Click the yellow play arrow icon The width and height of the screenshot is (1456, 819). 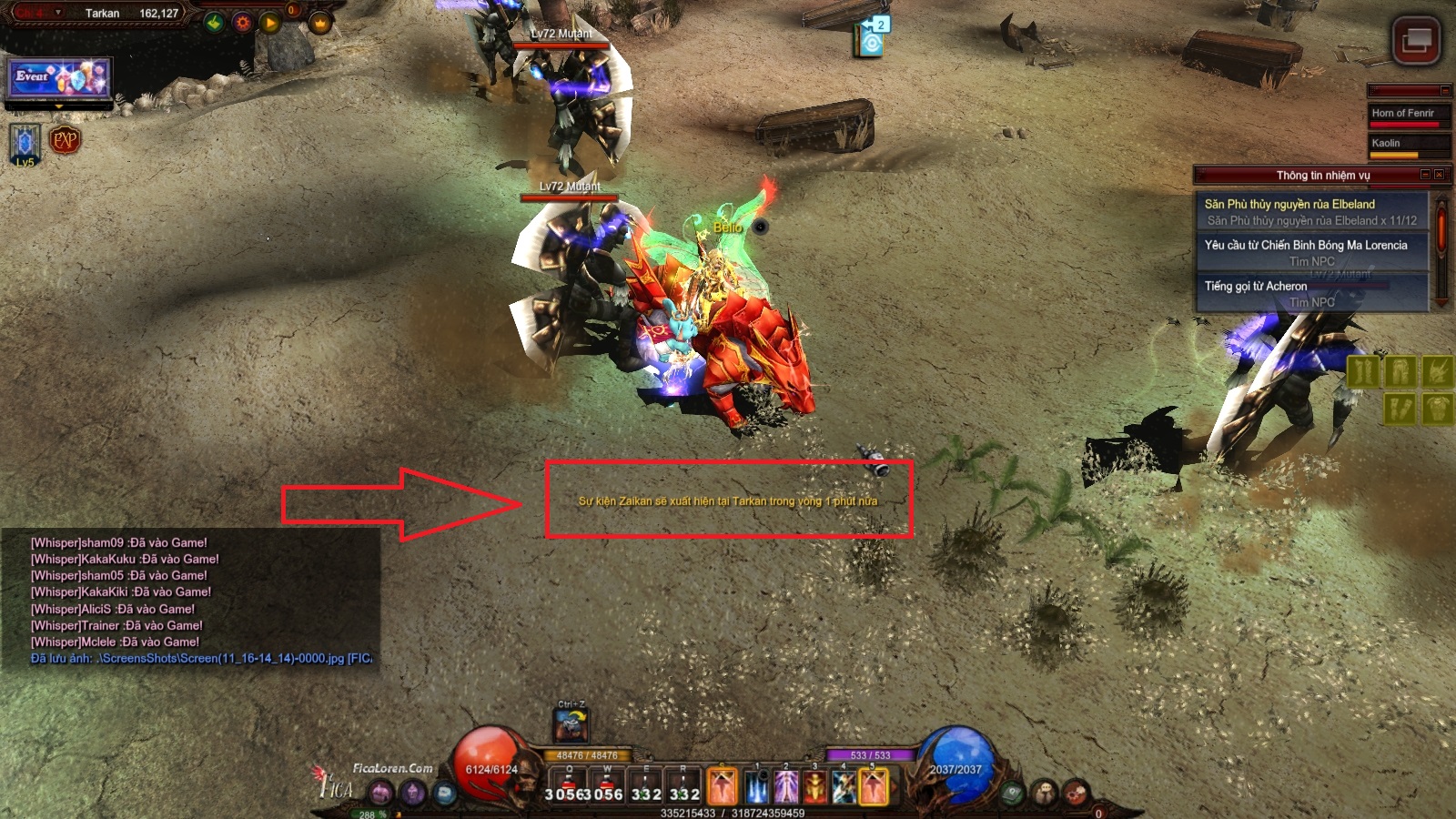coord(270,23)
